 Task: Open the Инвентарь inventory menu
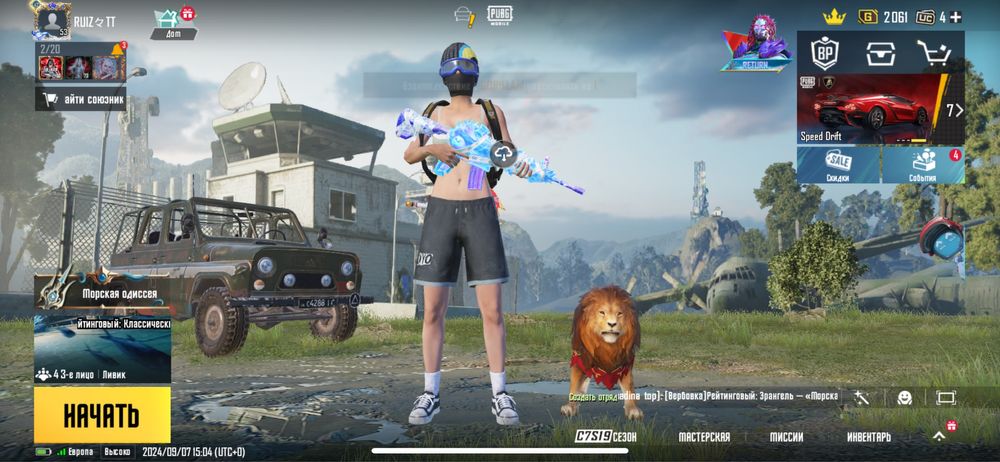(869, 437)
